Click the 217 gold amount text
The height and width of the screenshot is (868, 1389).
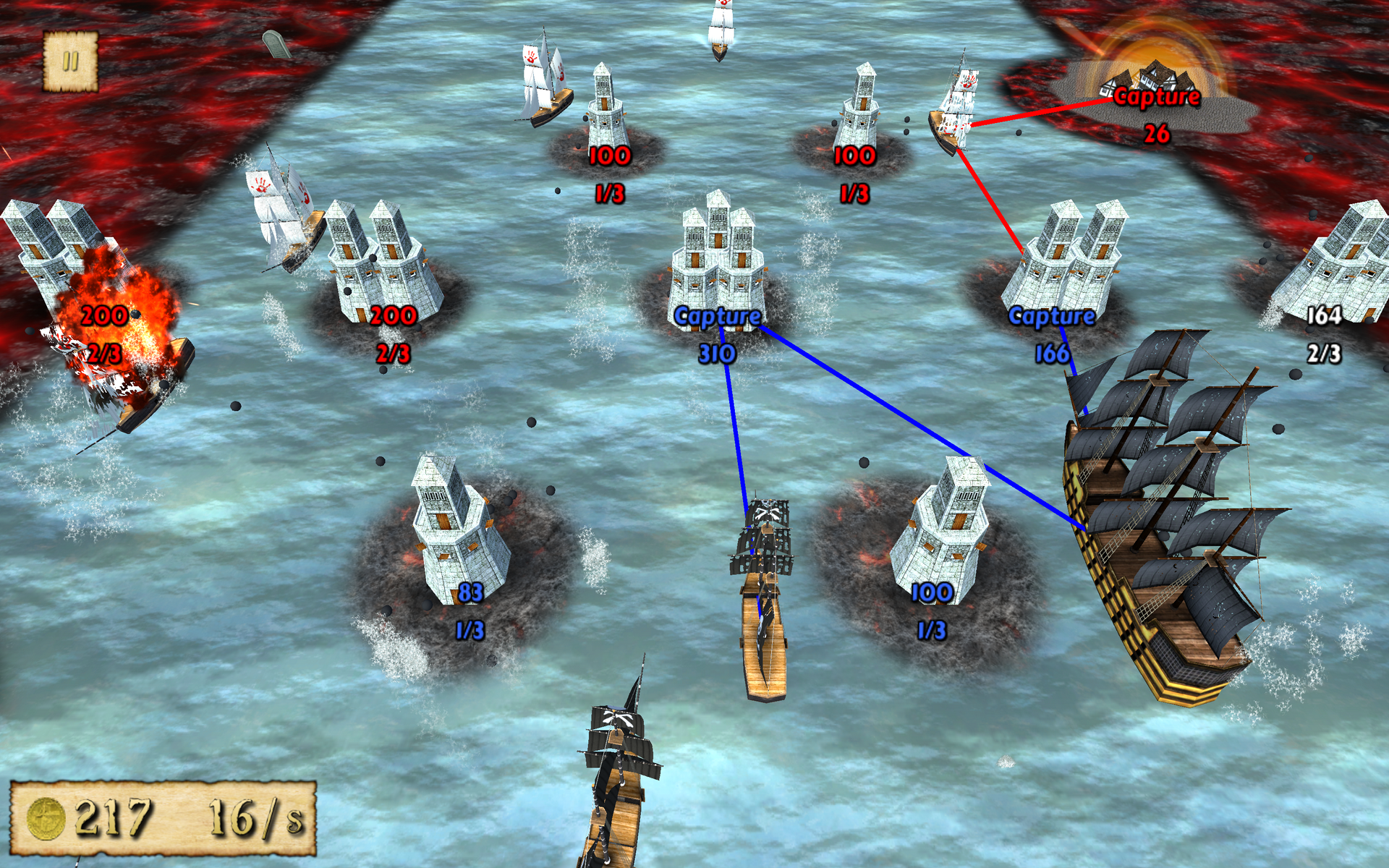point(116,817)
